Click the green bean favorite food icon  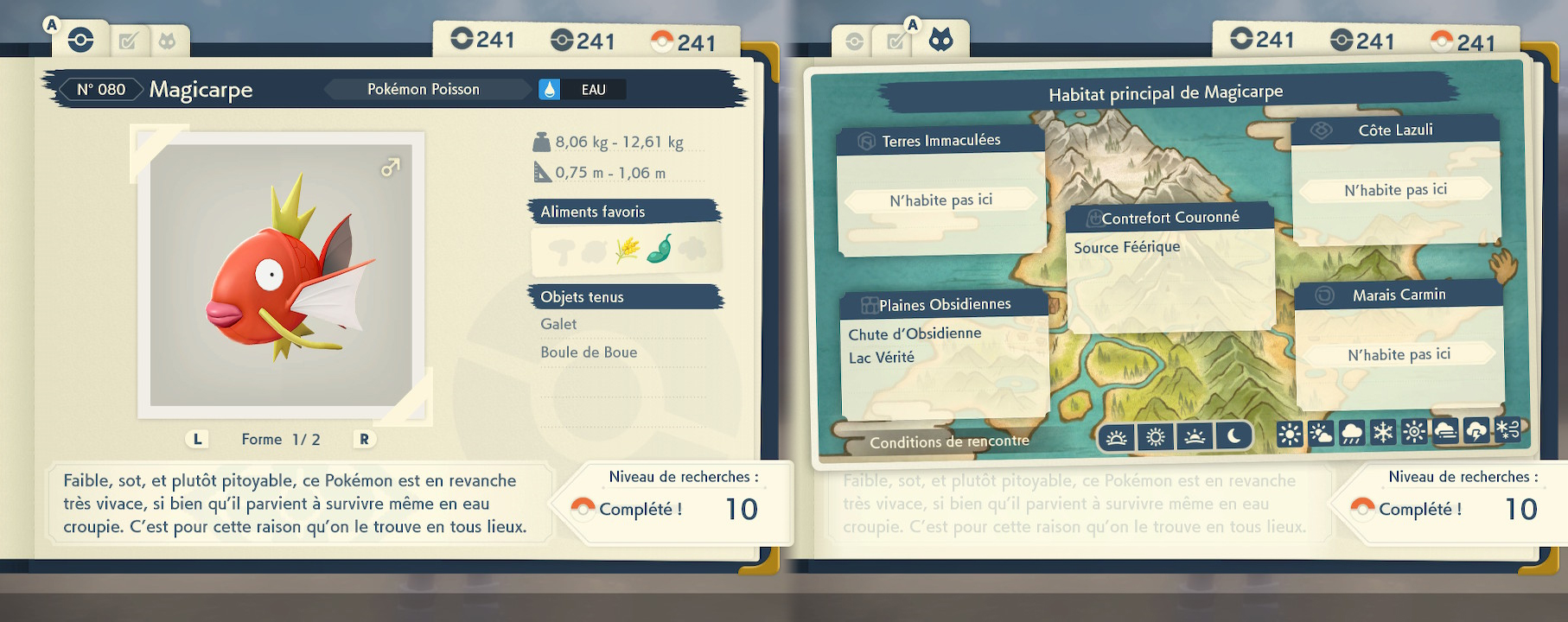point(660,250)
